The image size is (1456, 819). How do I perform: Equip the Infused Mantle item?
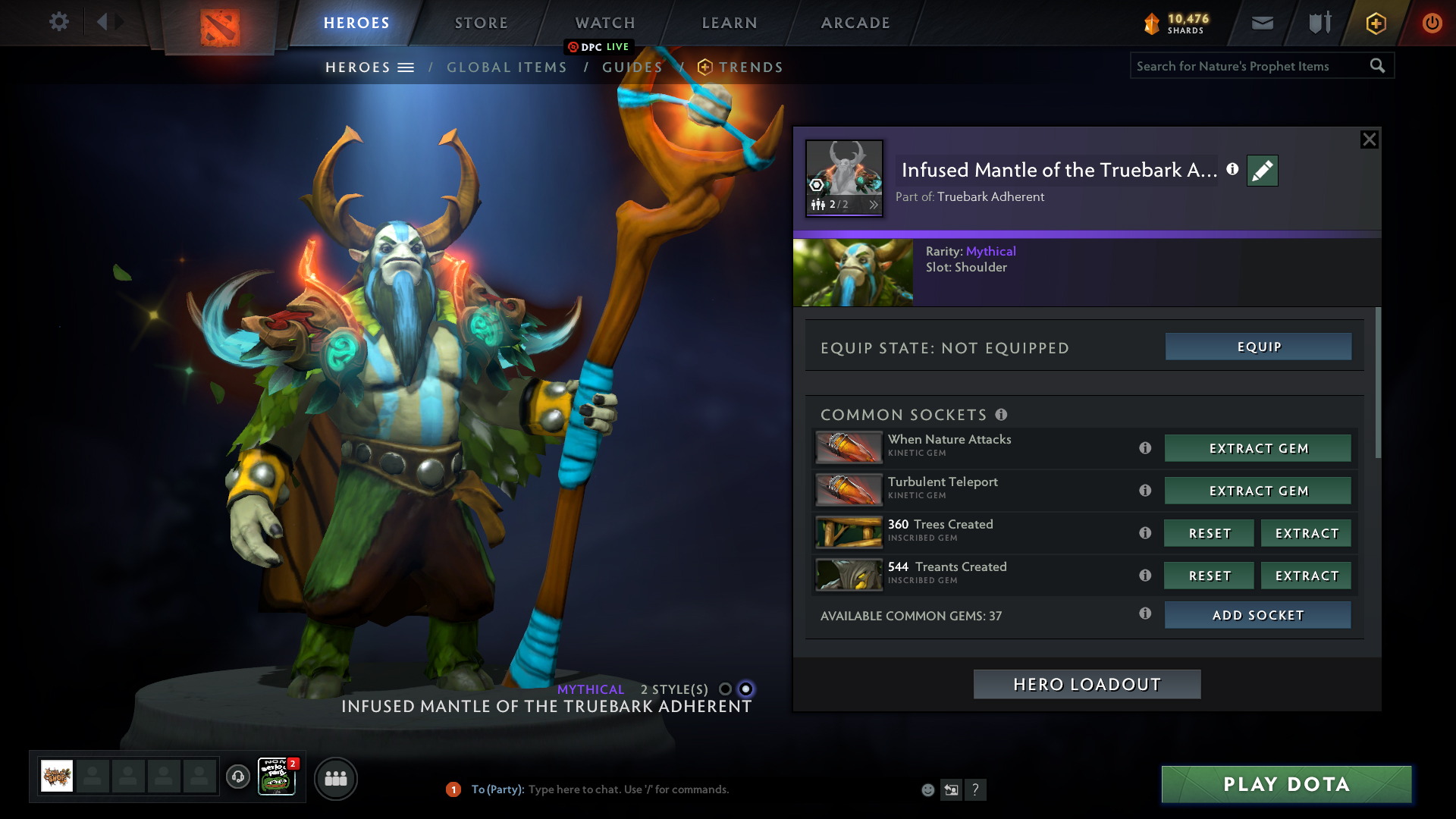(x=1258, y=347)
